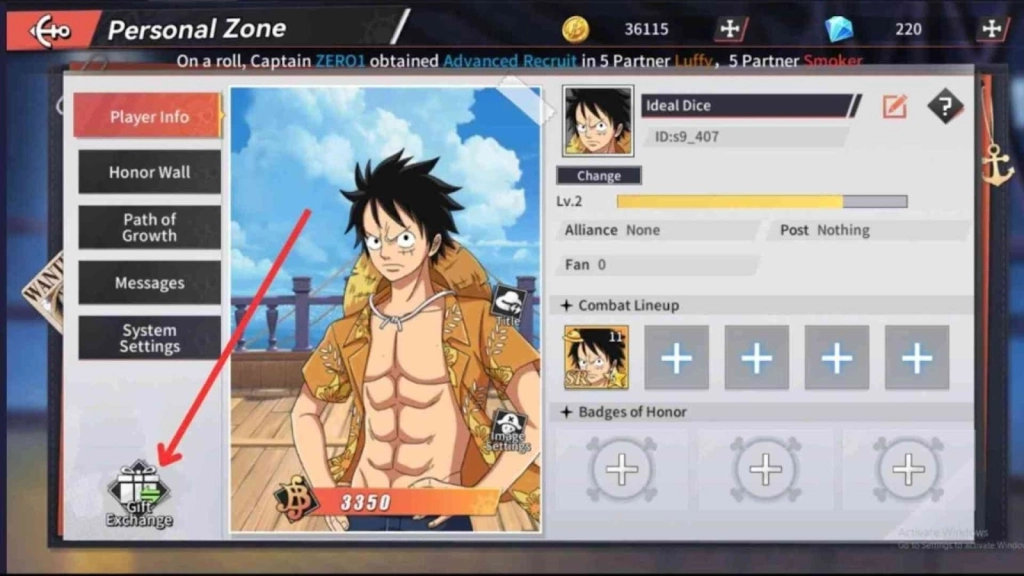Add gold coins with the plus button

pos(729,29)
